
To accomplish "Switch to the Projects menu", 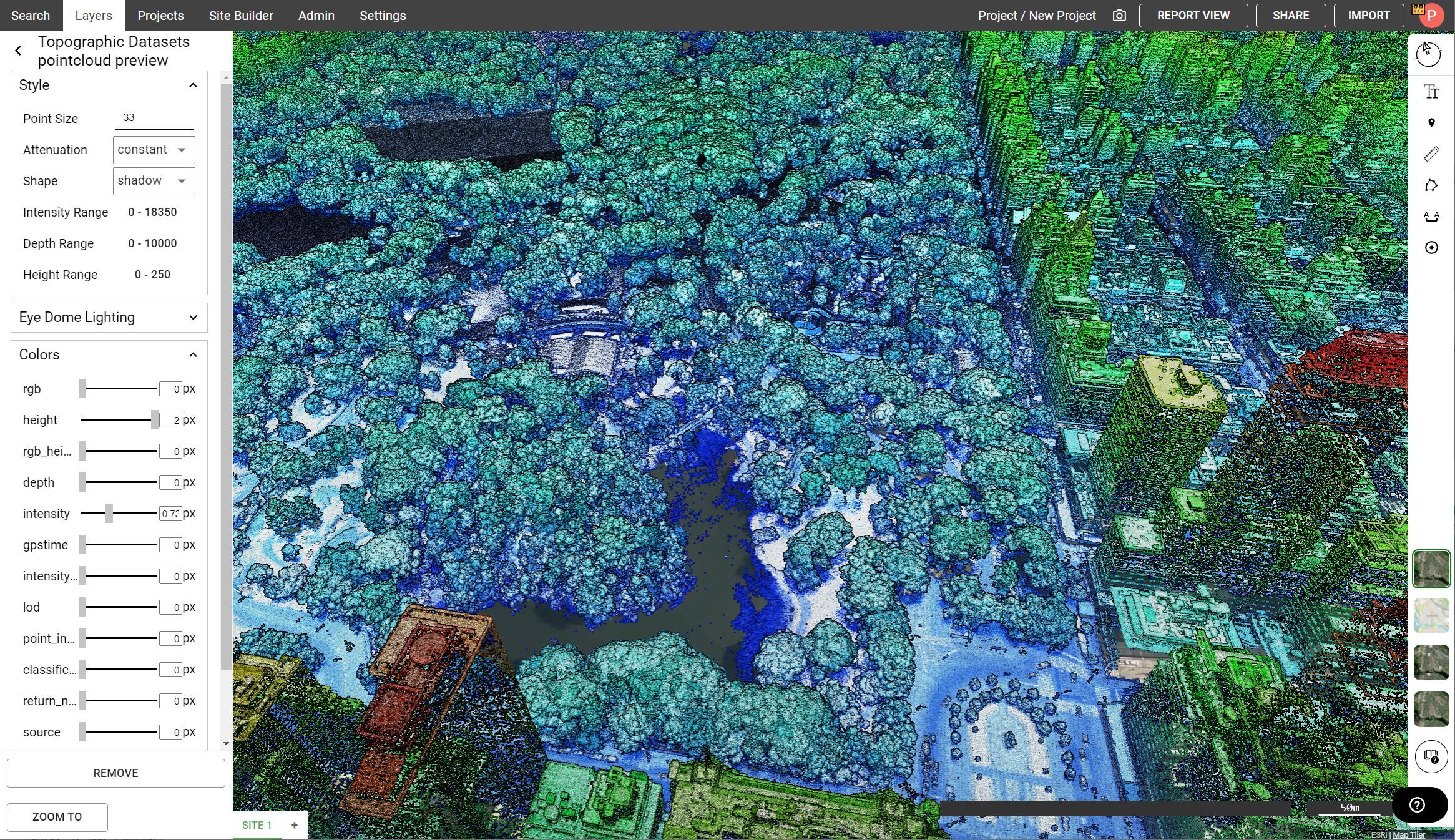I will click(x=160, y=16).
